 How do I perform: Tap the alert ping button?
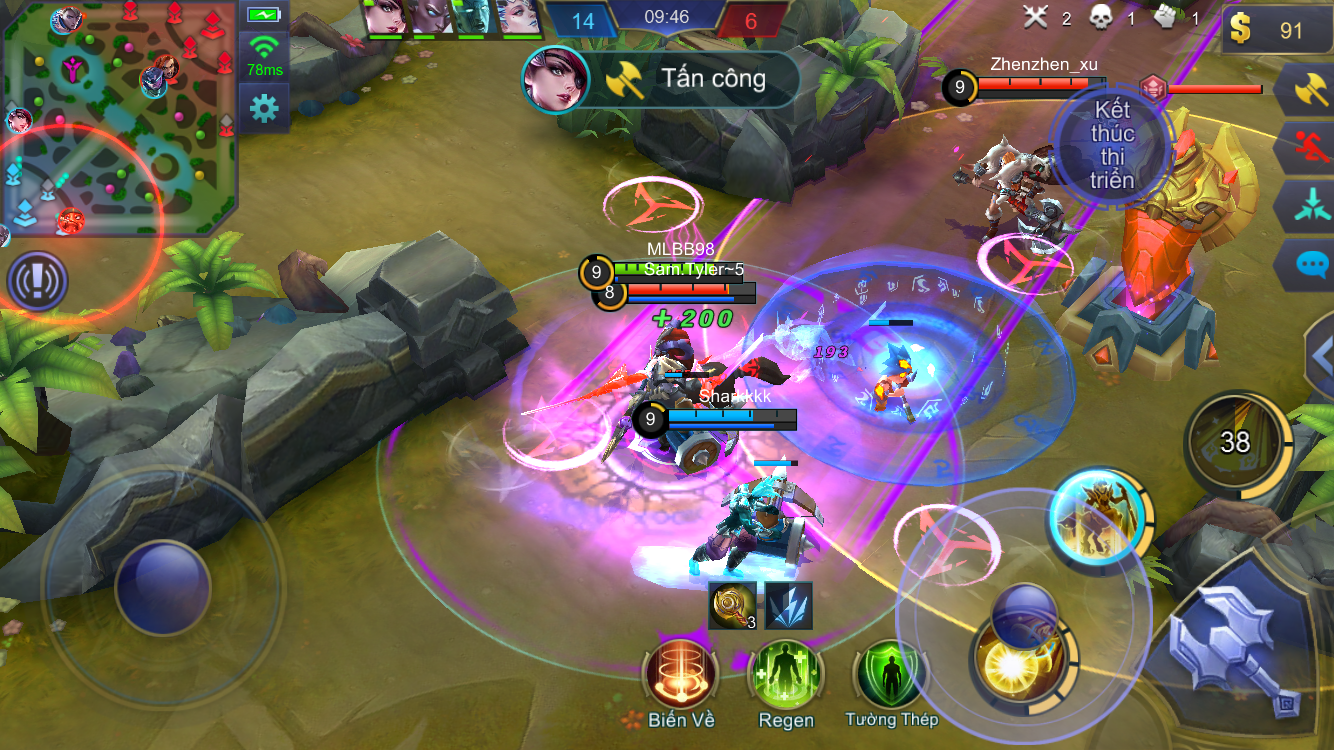pos(37,281)
